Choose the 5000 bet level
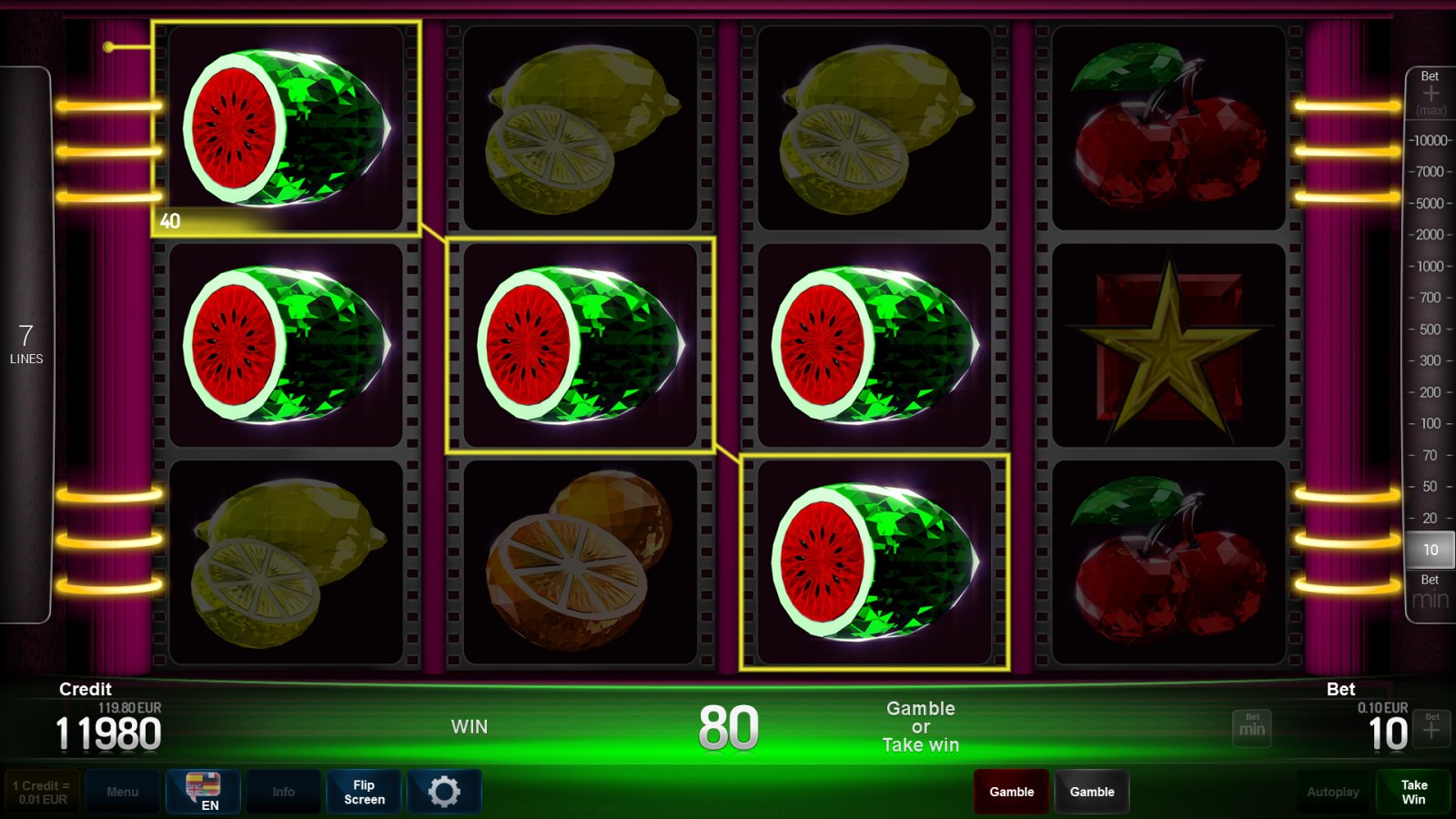 (x=1431, y=203)
